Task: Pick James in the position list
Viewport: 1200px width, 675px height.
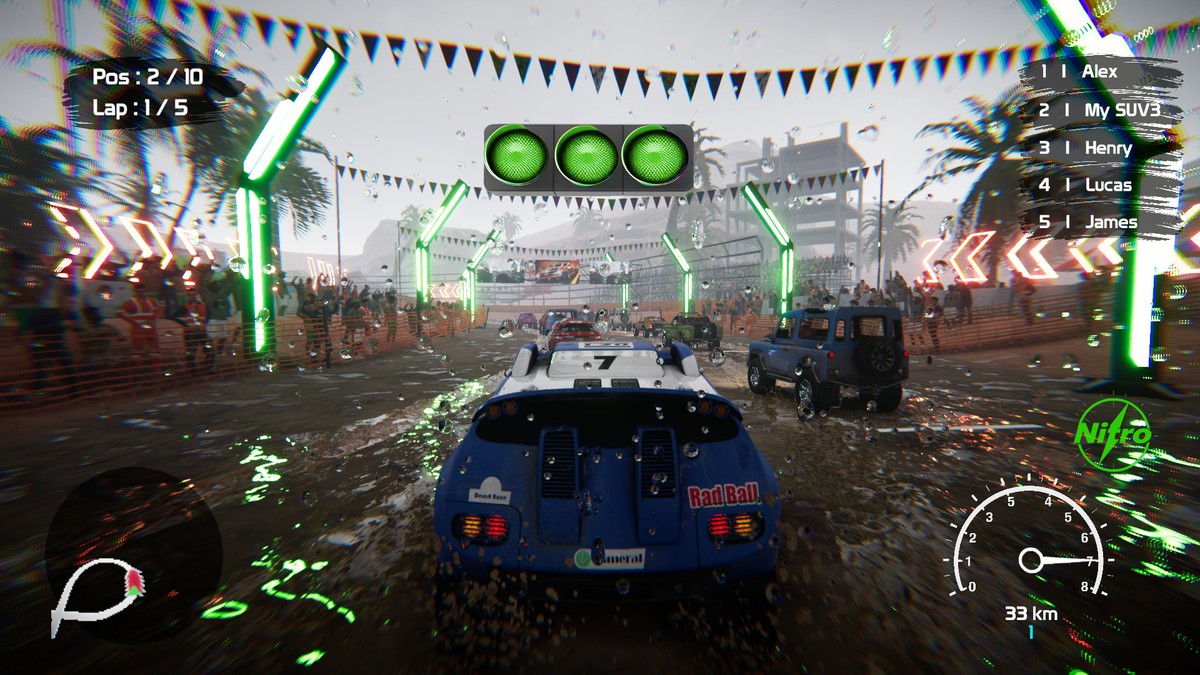Action: click(x=1098, y=222)
